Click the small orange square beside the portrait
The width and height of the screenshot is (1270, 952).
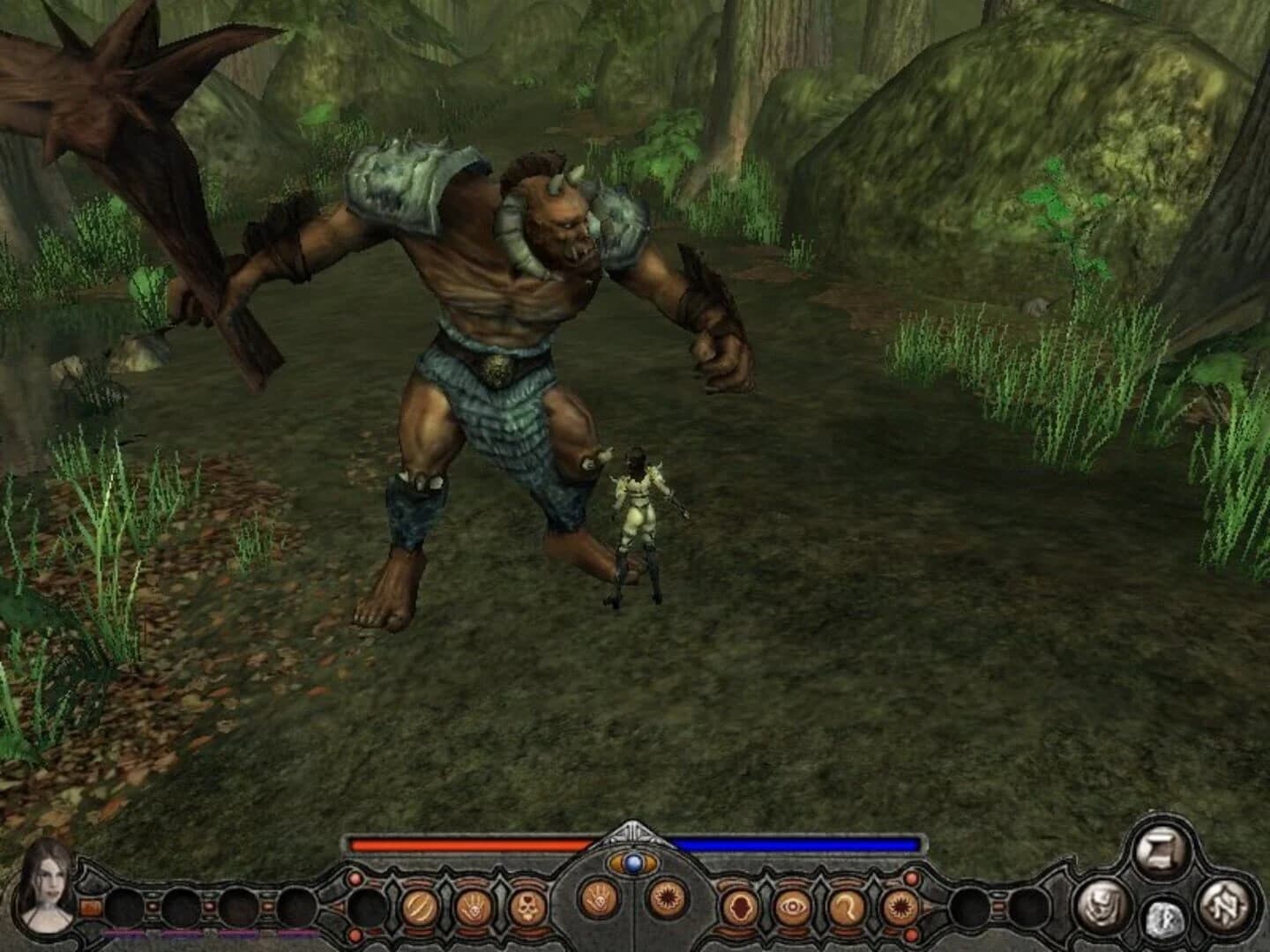click(x=89, y=907)
